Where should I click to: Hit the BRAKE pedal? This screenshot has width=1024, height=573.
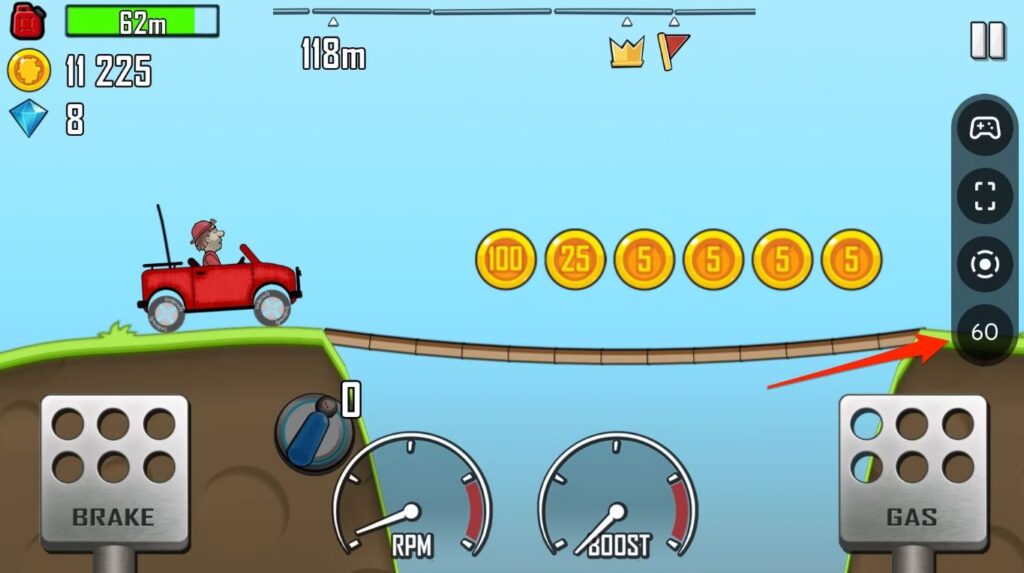114,471
